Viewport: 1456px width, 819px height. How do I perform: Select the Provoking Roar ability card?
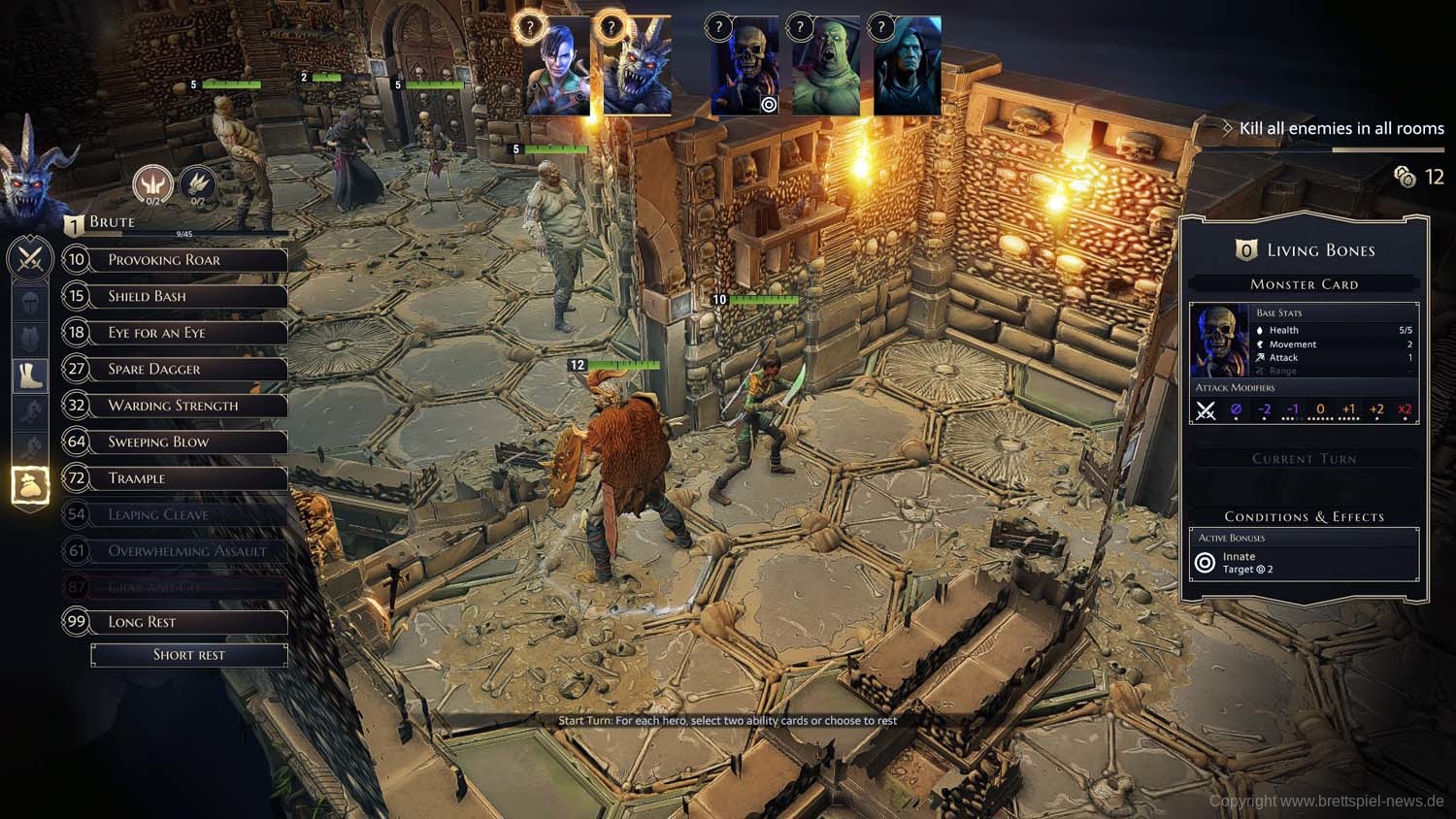coord(175,260)
